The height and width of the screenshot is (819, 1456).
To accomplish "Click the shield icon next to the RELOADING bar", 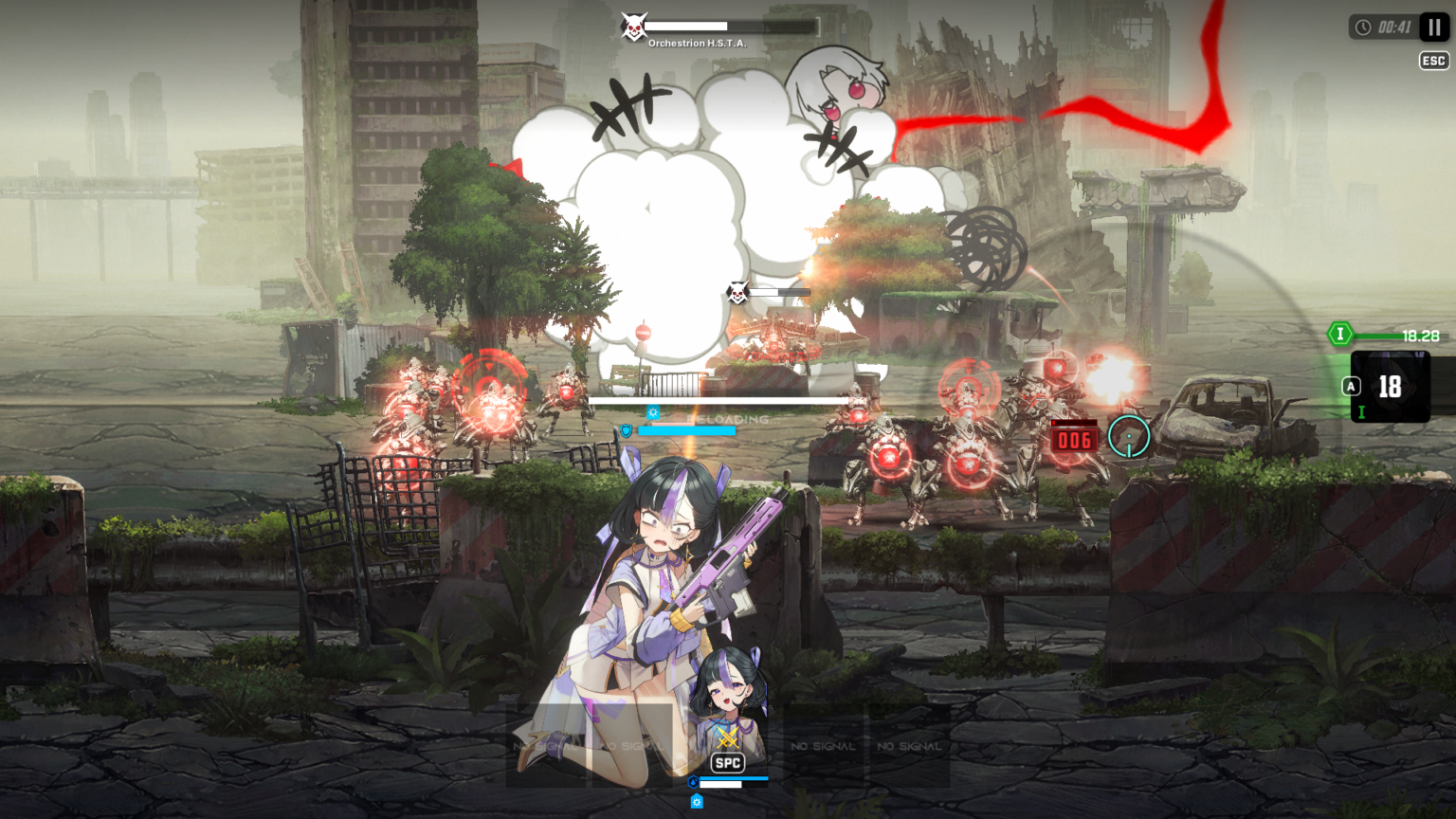I will click(x=626, y=431).
